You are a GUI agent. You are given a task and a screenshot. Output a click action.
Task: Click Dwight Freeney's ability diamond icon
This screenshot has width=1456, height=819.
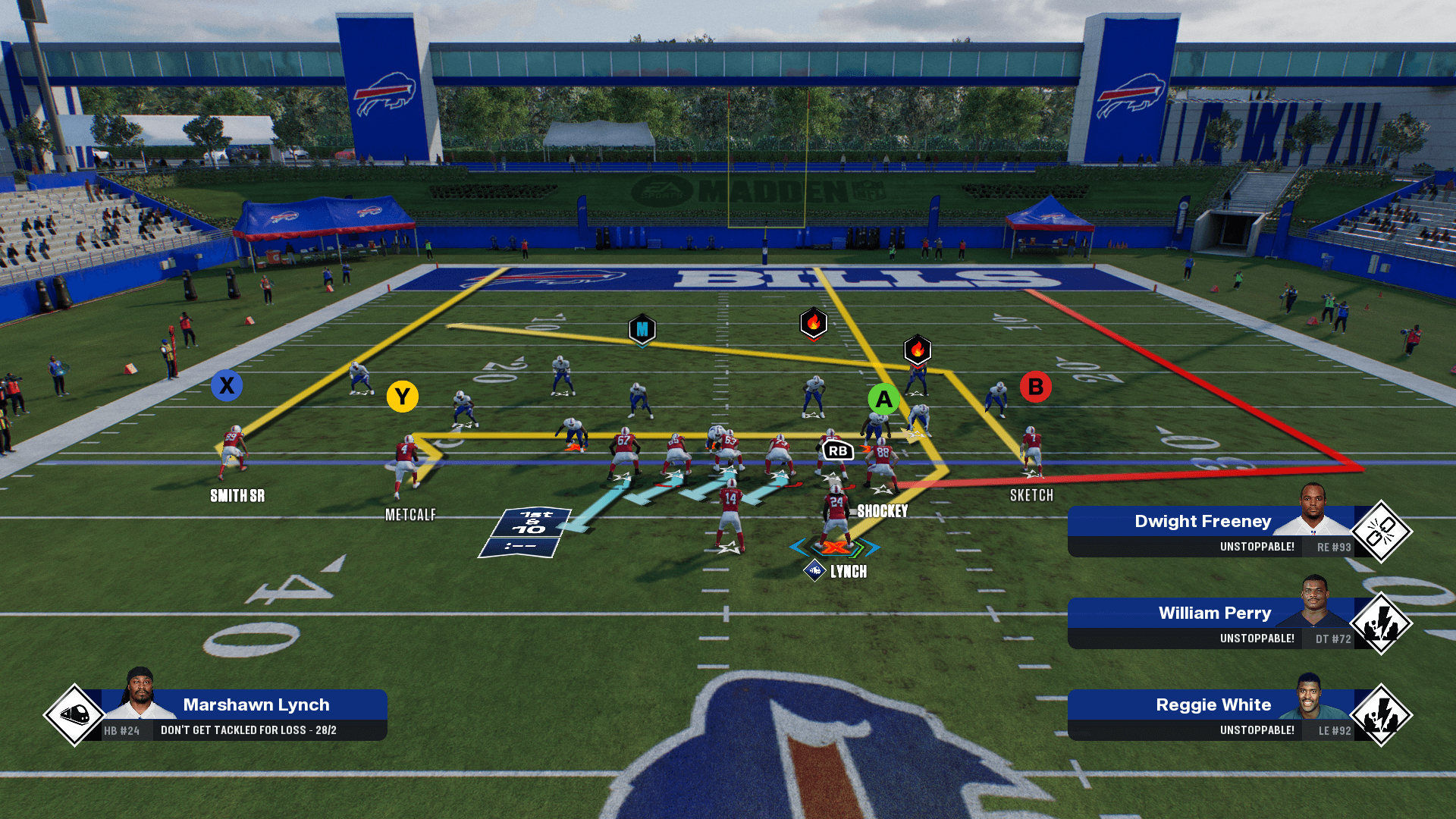tap(1381, 532)
